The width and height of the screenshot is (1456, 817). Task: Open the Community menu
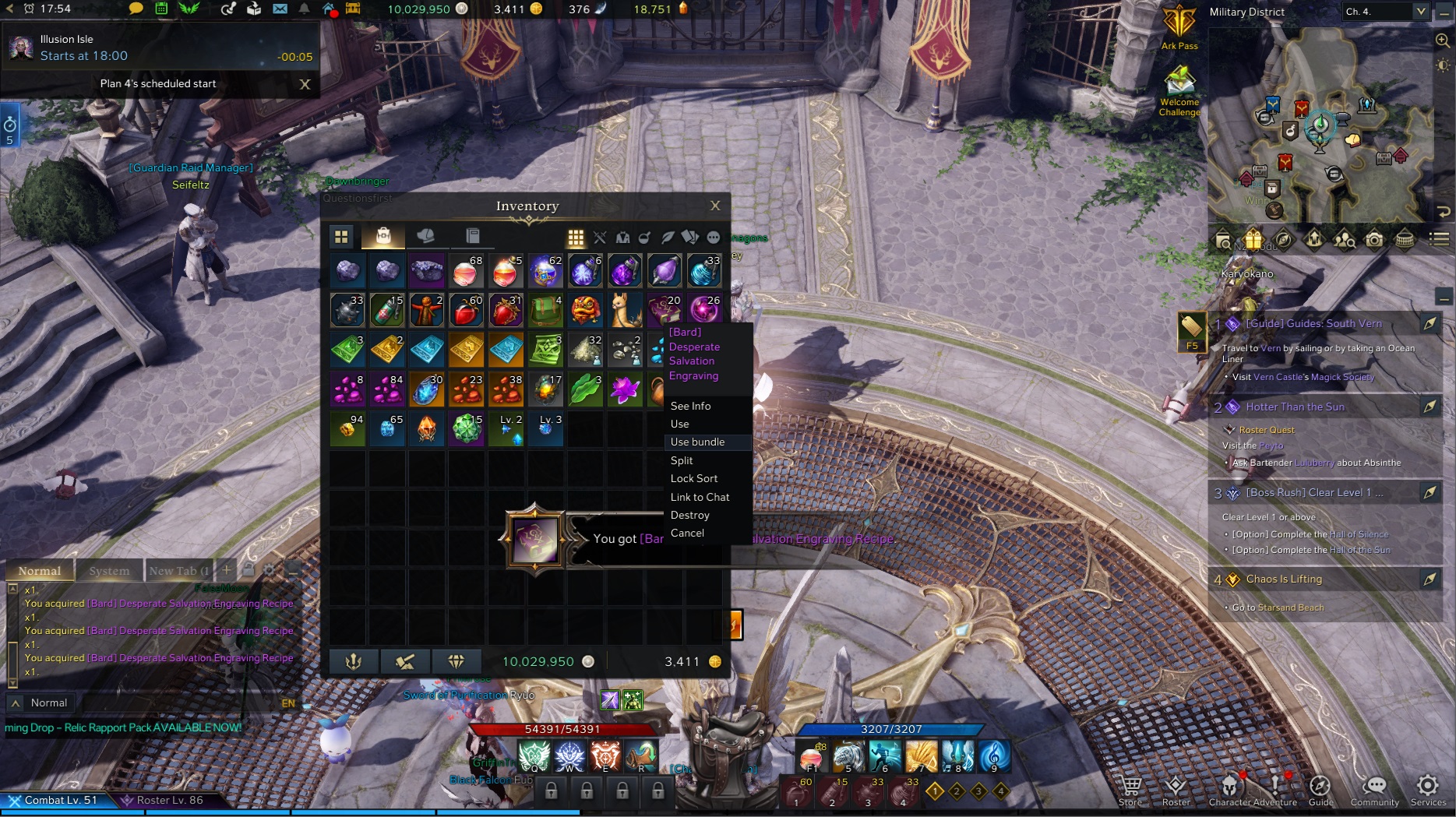click(x=1374, y=790)
